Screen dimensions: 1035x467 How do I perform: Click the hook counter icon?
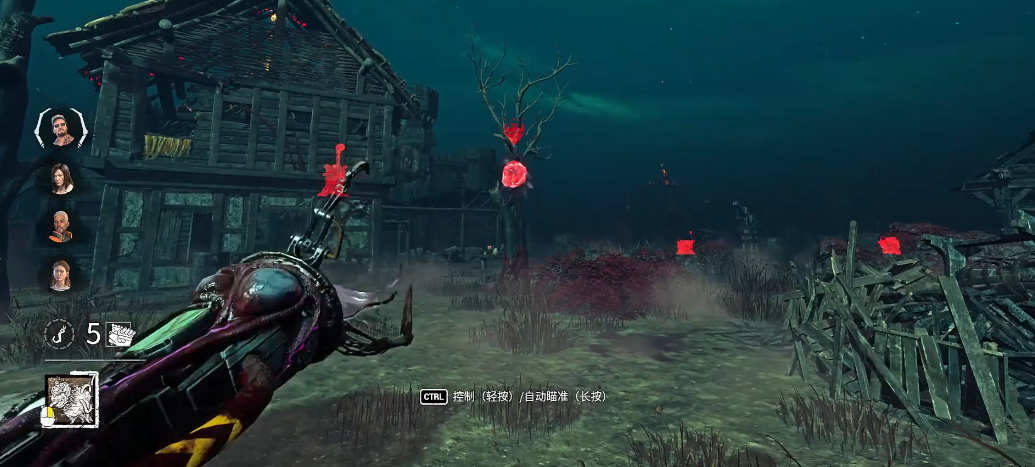tap(60, 335)
